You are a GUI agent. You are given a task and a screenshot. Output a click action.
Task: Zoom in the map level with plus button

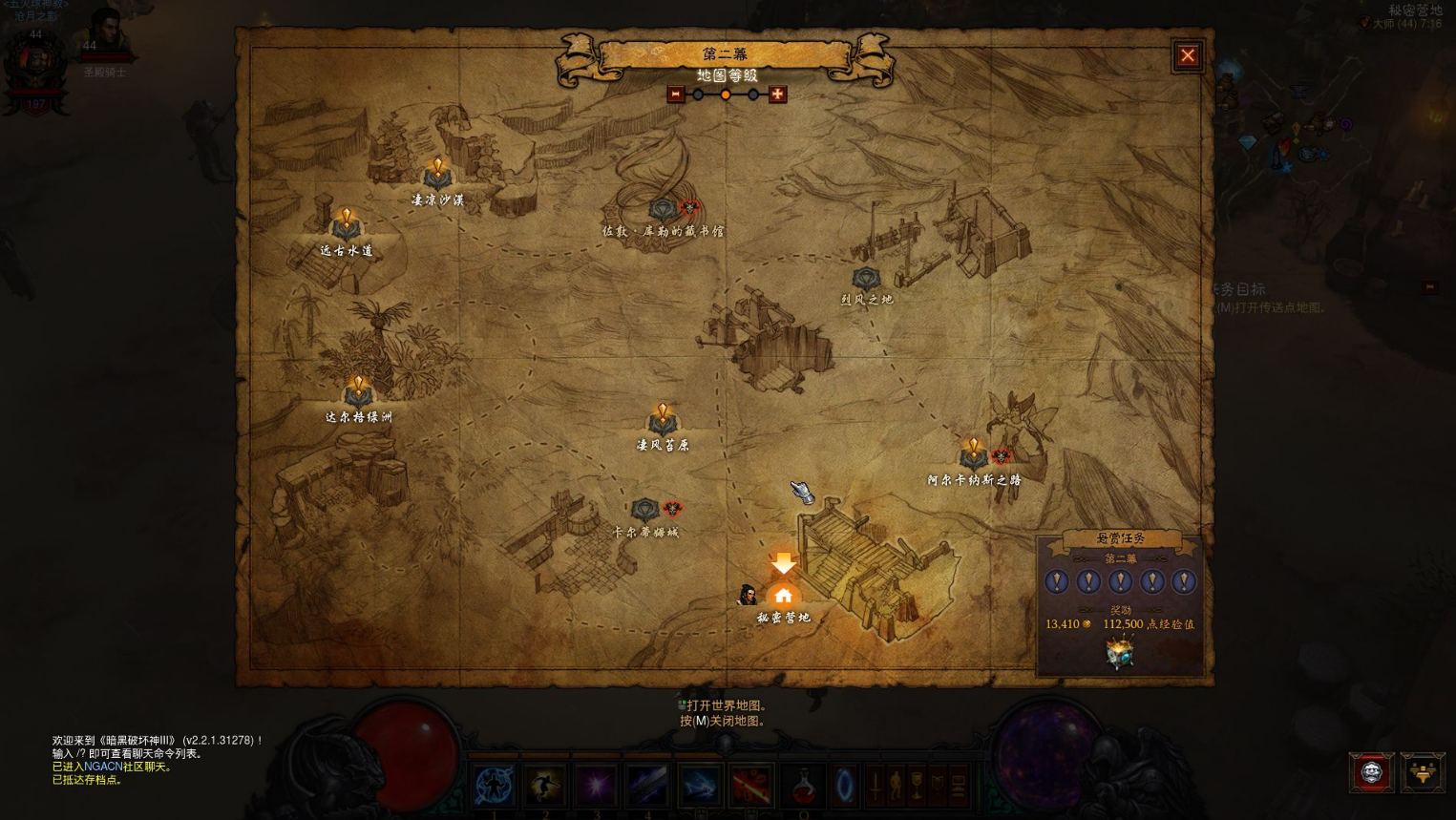coord(777,95)
